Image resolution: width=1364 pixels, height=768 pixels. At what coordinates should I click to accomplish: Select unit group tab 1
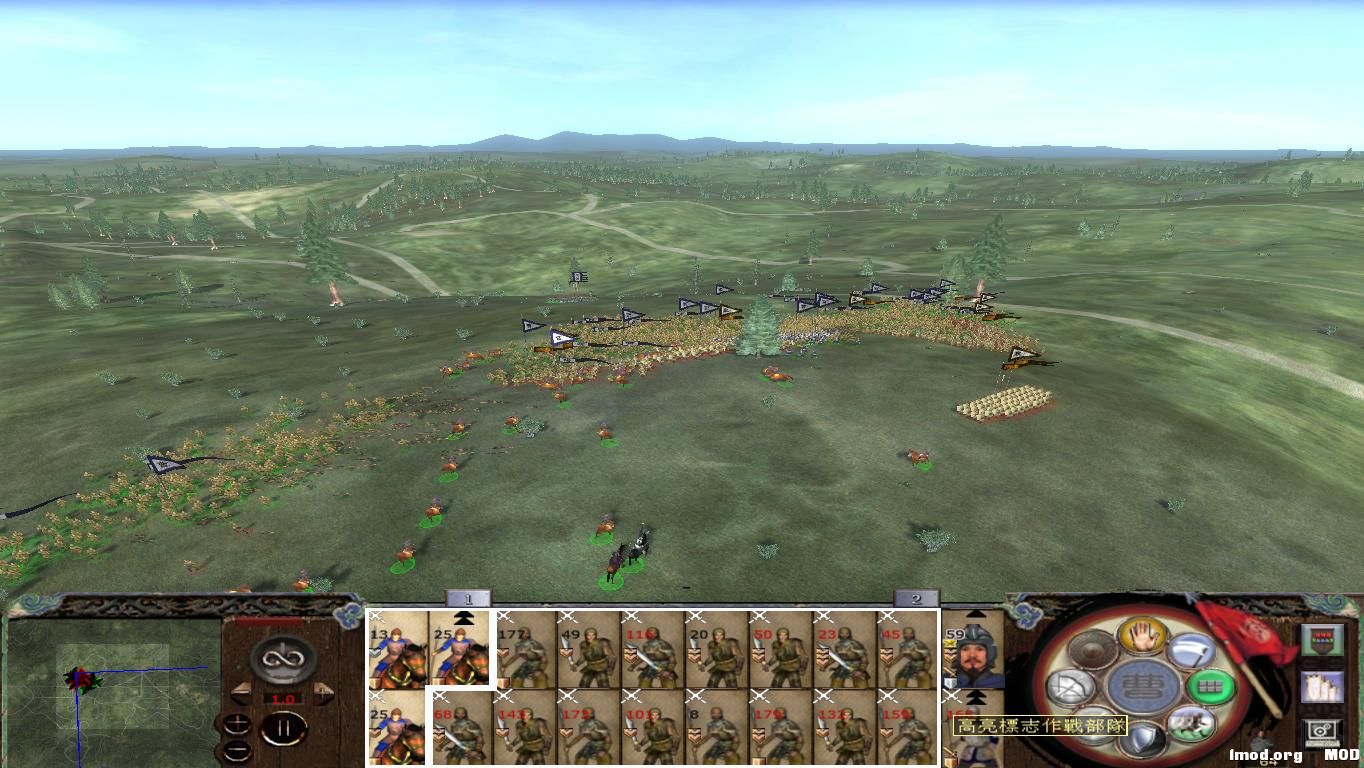click(x=466, y=601)
